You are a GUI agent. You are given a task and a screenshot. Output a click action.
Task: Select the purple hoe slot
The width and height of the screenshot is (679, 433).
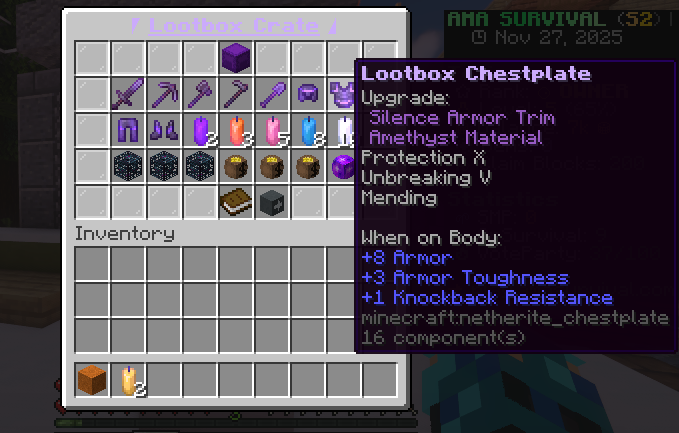(x=236, y=94)
